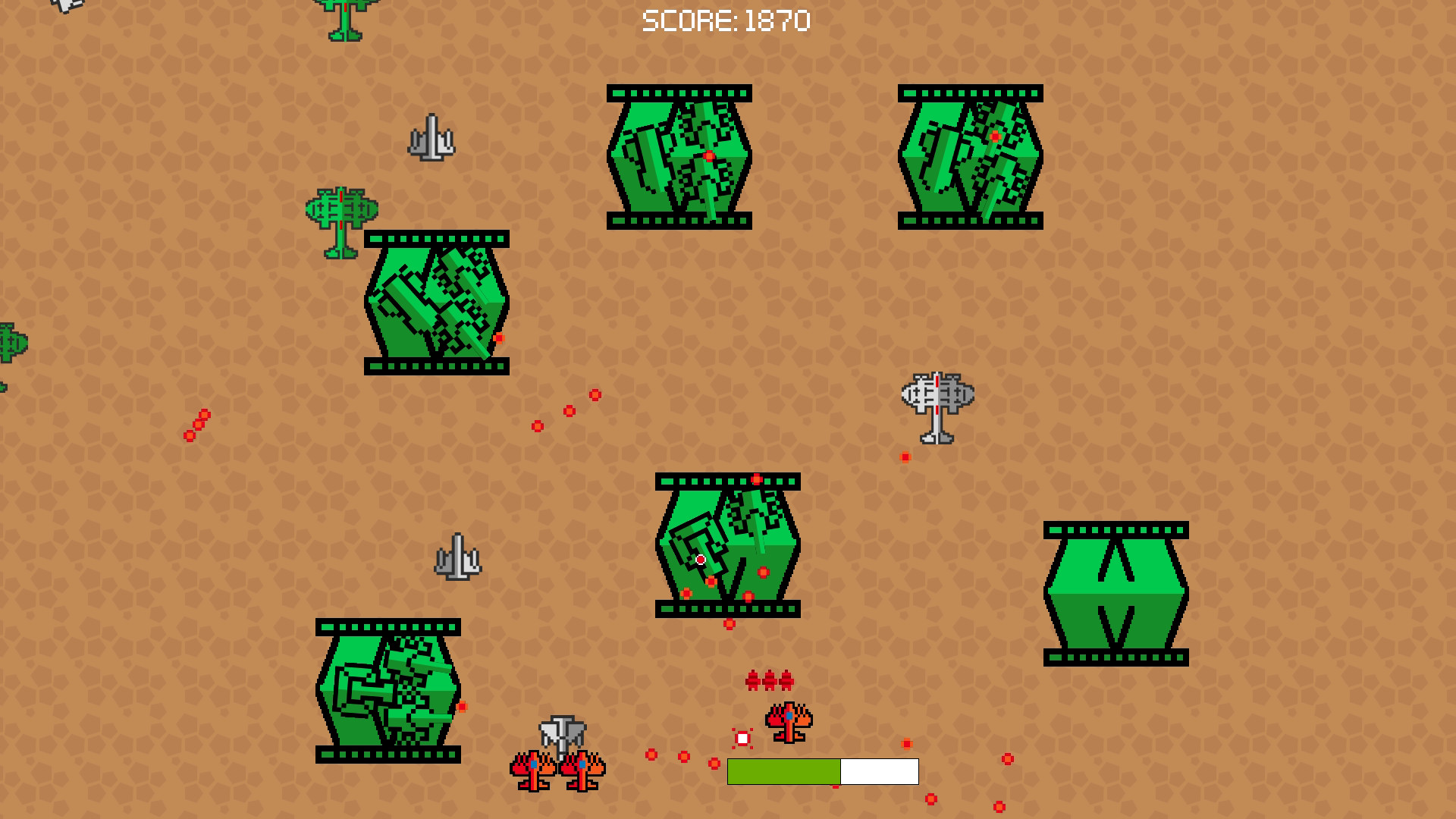1456x819 pixels.
Task: Open the top-left green hex base
Action: coord(679,155)
